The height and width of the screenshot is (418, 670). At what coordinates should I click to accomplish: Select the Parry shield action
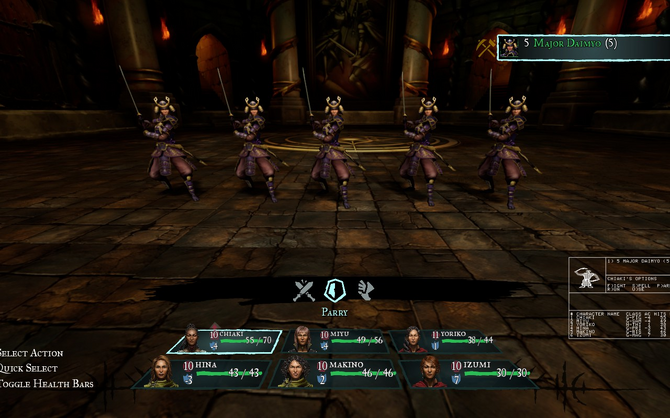tap(335, 290)
